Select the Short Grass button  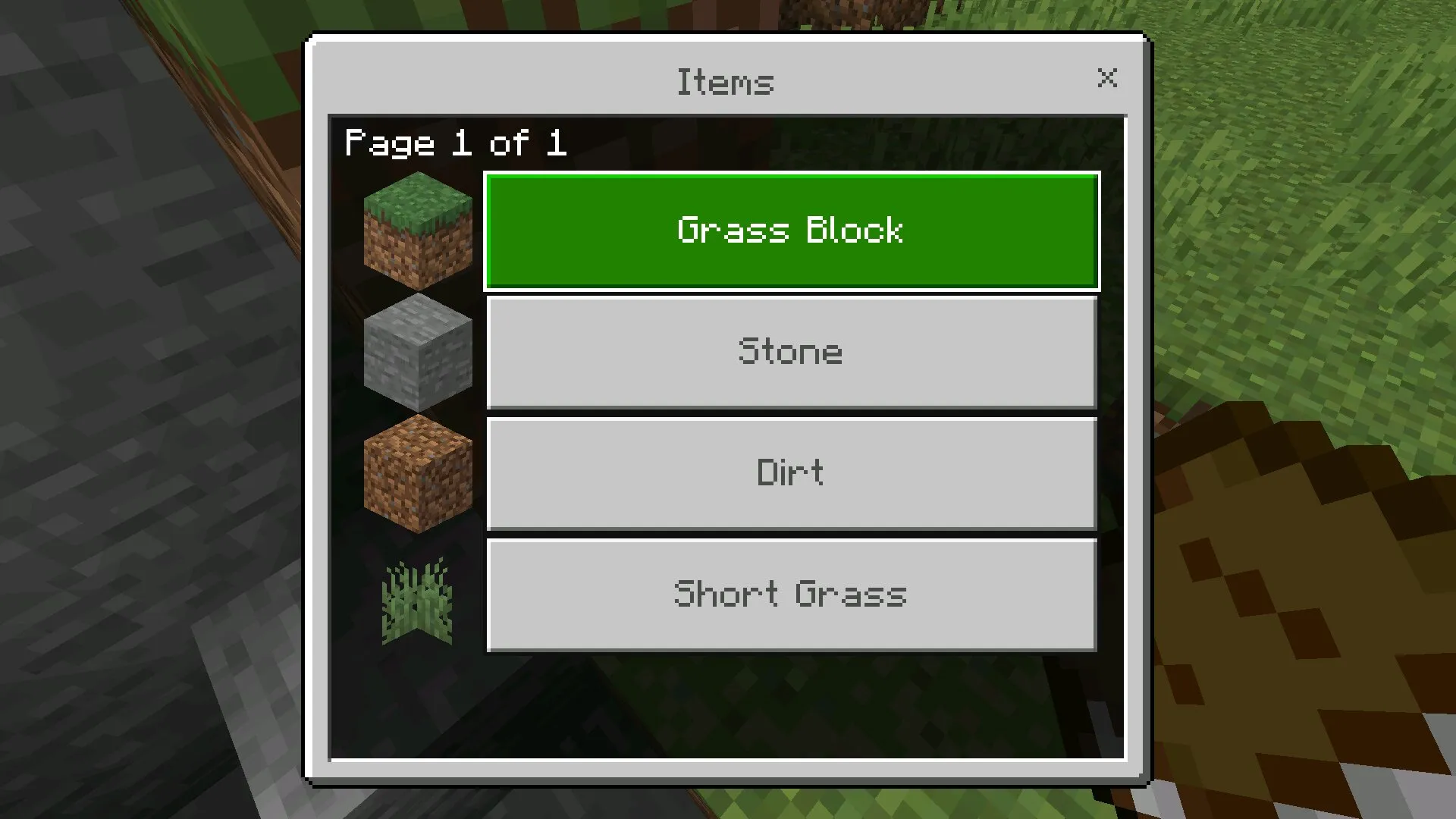(x=792, y=595)
